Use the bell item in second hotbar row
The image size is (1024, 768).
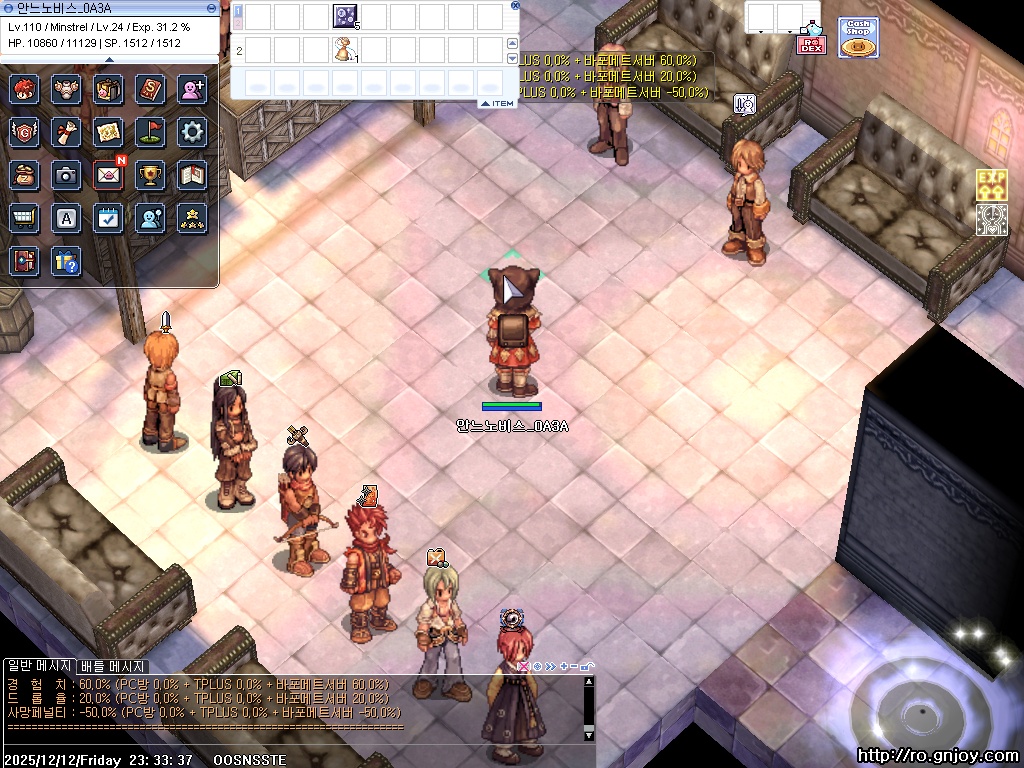(x=345, y=49)
